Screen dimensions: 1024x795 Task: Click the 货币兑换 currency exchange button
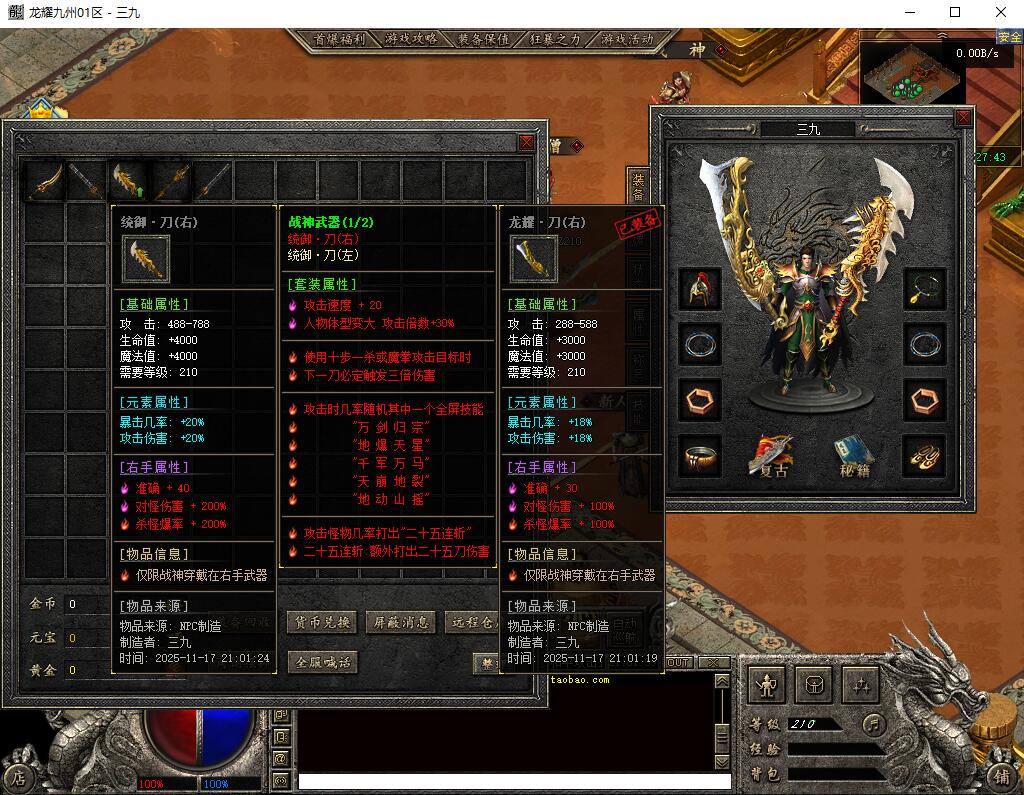tap(322, 622)
